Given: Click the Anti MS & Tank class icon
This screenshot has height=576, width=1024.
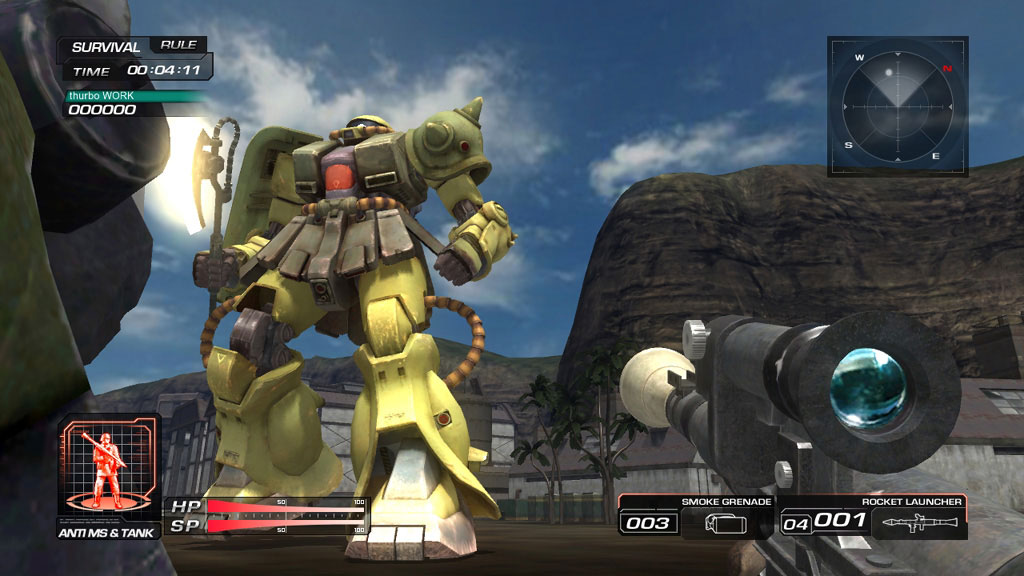Looking at the screenshot, I should 109,468.
